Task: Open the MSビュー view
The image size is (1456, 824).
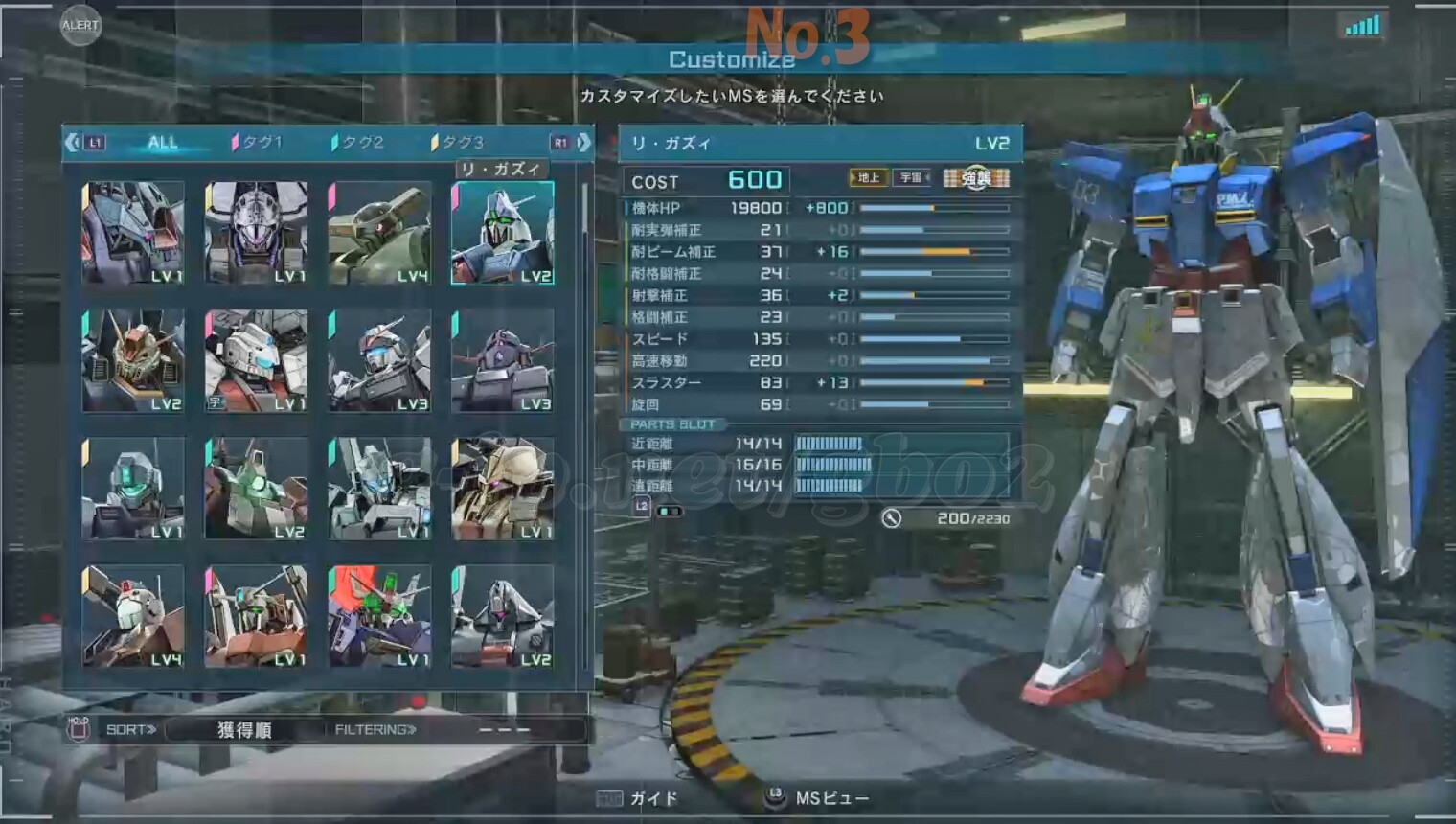Action: pos(819,798)
